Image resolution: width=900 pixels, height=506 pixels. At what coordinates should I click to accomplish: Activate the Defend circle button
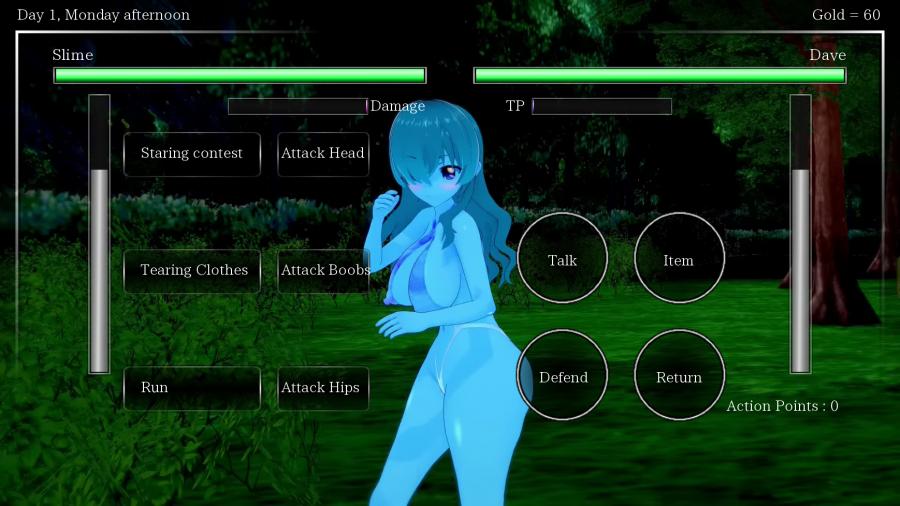(562, 375)
